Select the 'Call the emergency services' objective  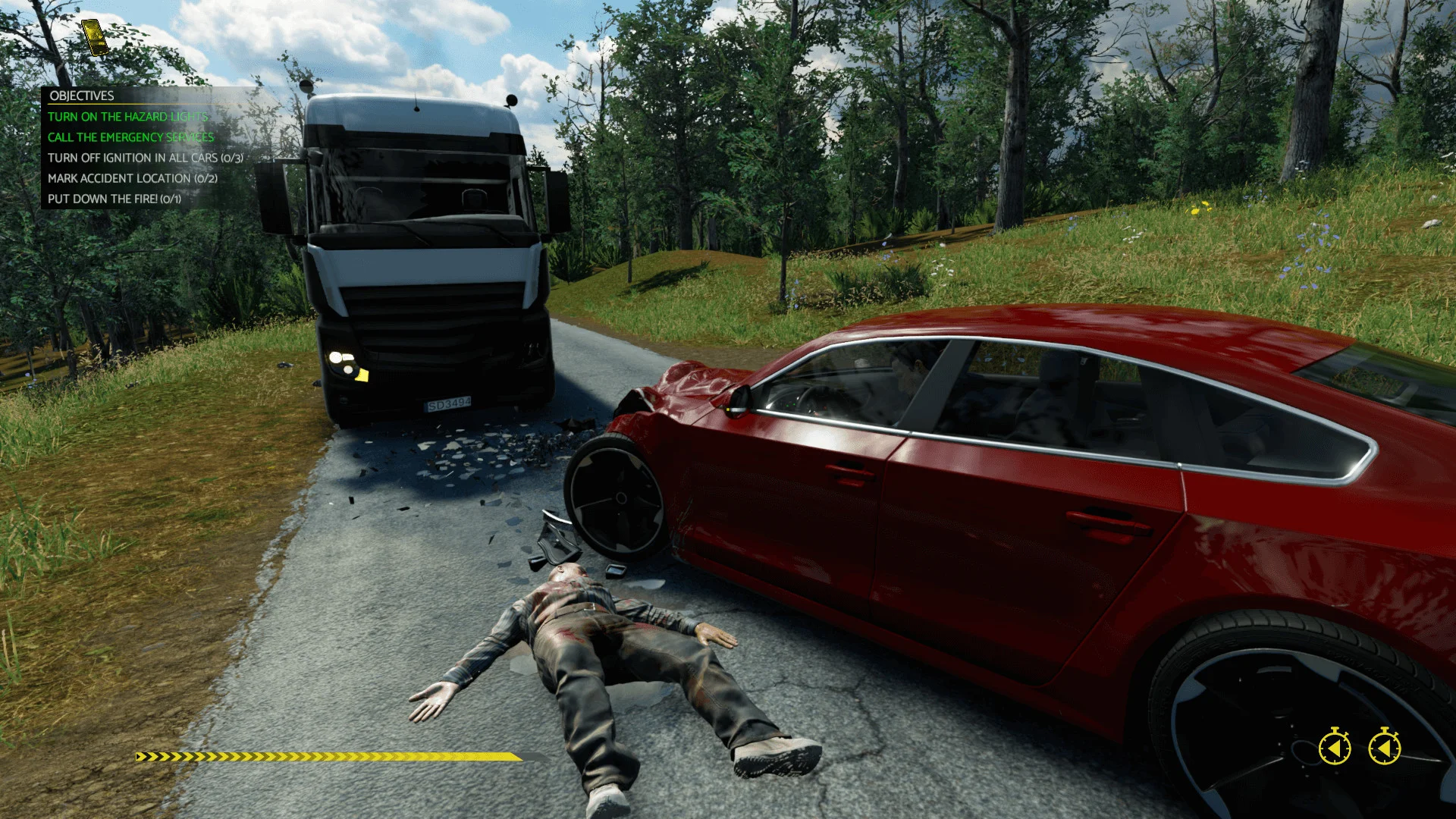click(x=130, y=137)
